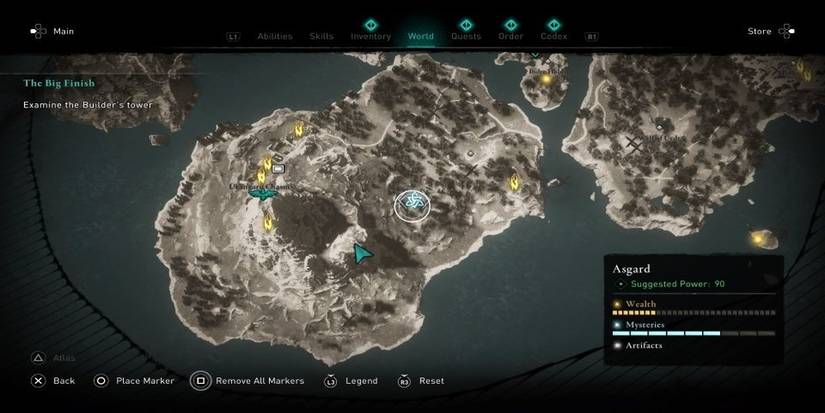The width and height of the screenshot is (825, 413).
Task: Reset the map view
Action: (422, 381)
